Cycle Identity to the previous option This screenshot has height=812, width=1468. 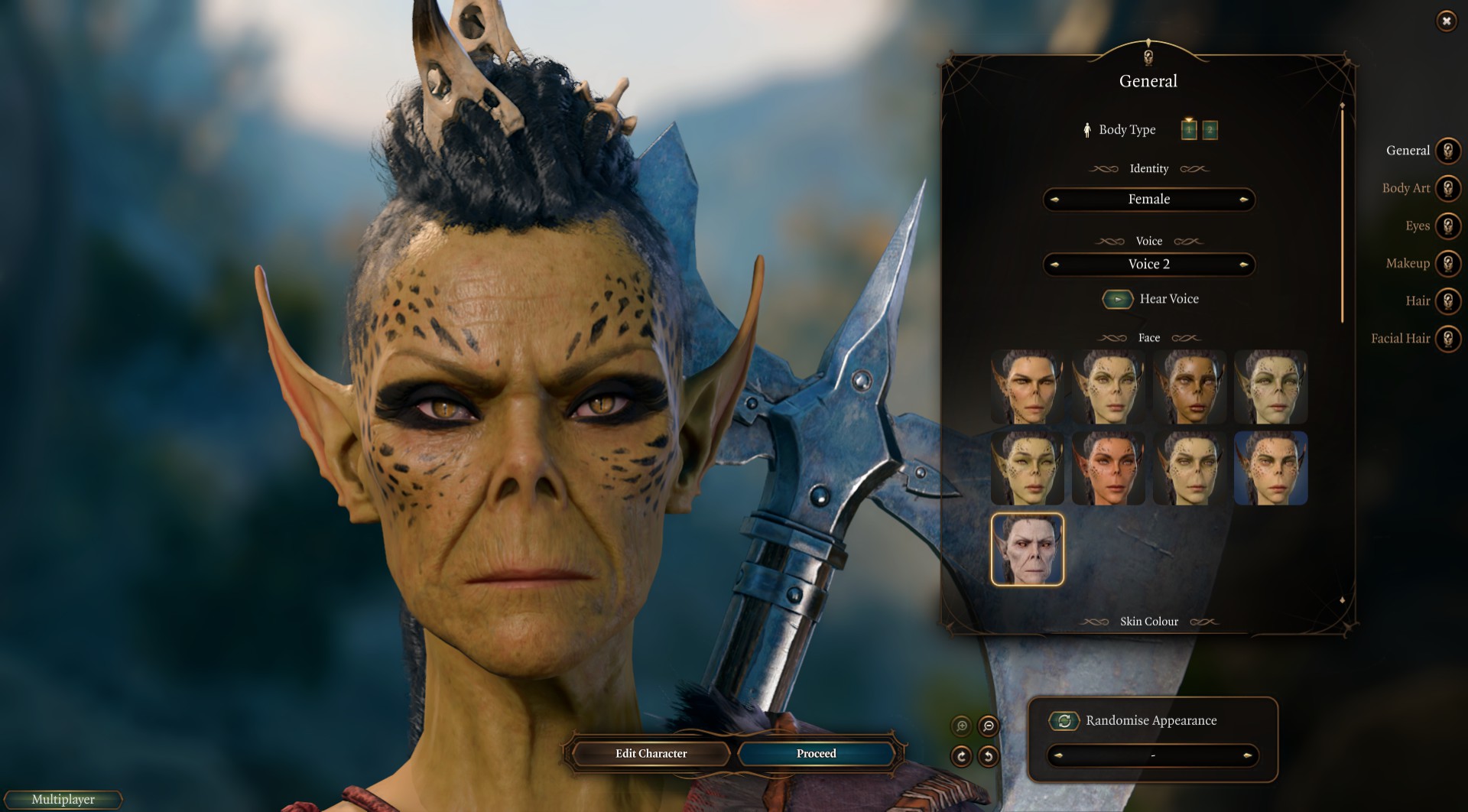point(1054,200)
